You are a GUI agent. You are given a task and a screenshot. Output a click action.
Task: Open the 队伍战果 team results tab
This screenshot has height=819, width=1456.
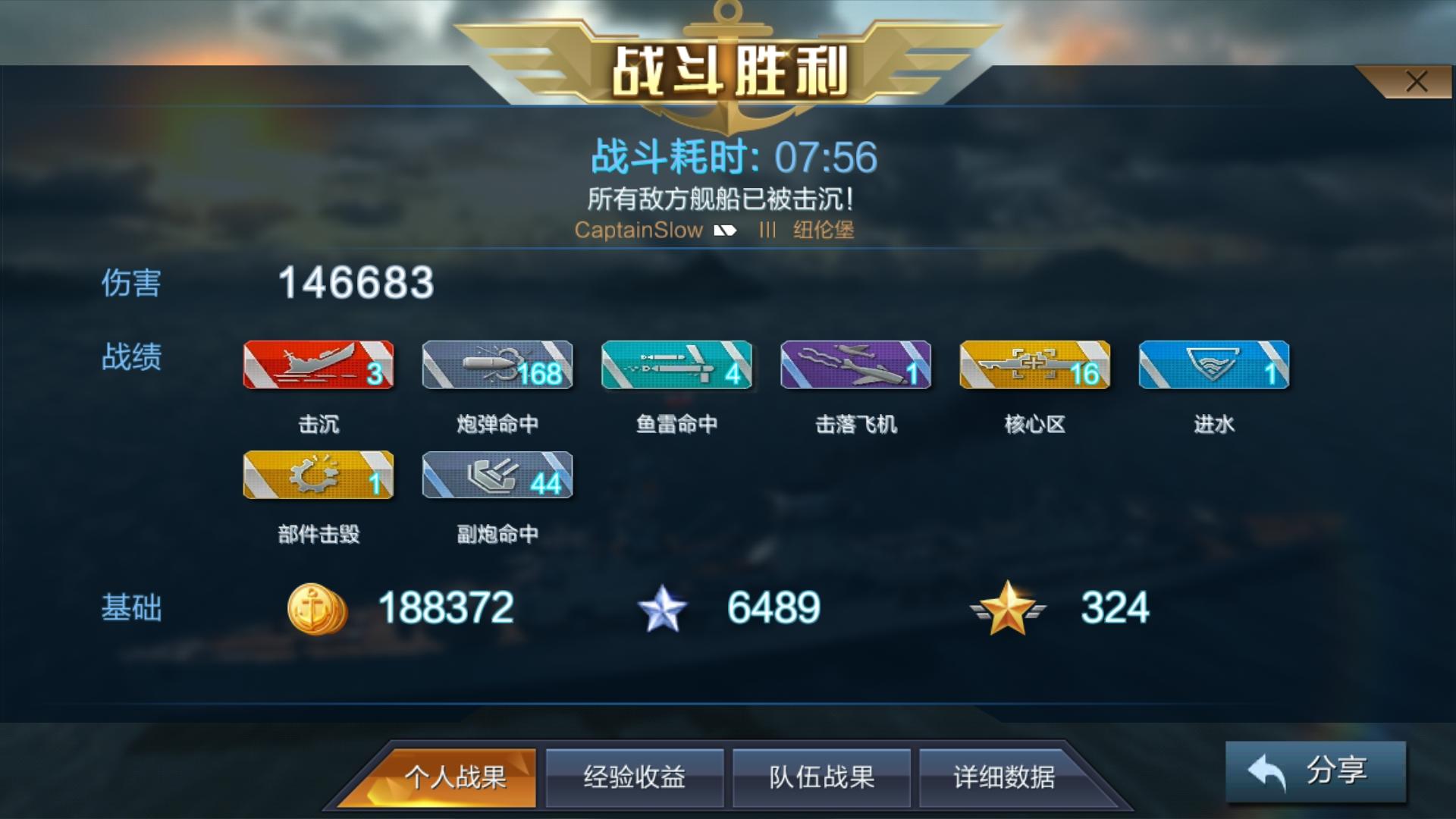point(821,777)
